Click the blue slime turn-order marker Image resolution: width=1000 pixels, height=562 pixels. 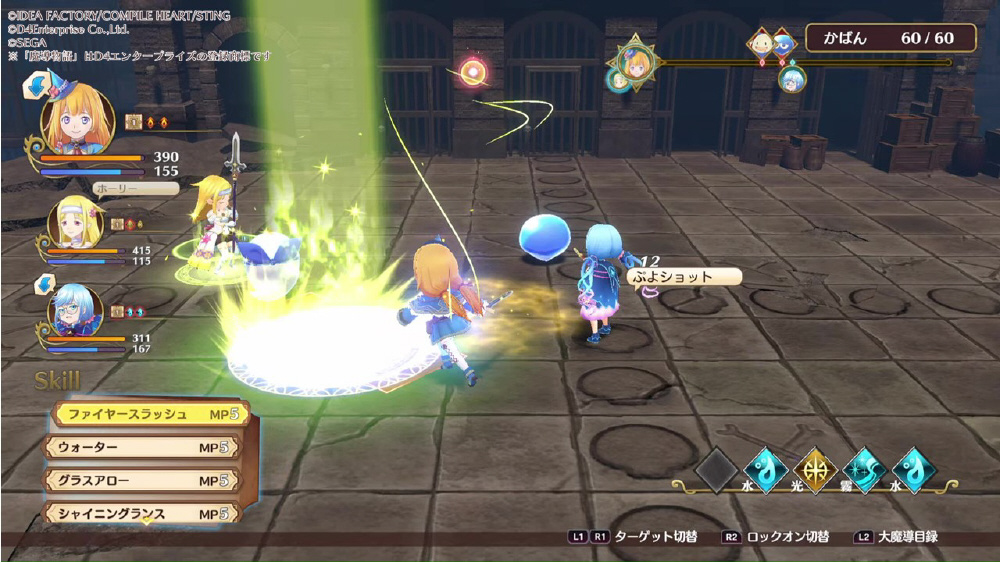[784, 43]
